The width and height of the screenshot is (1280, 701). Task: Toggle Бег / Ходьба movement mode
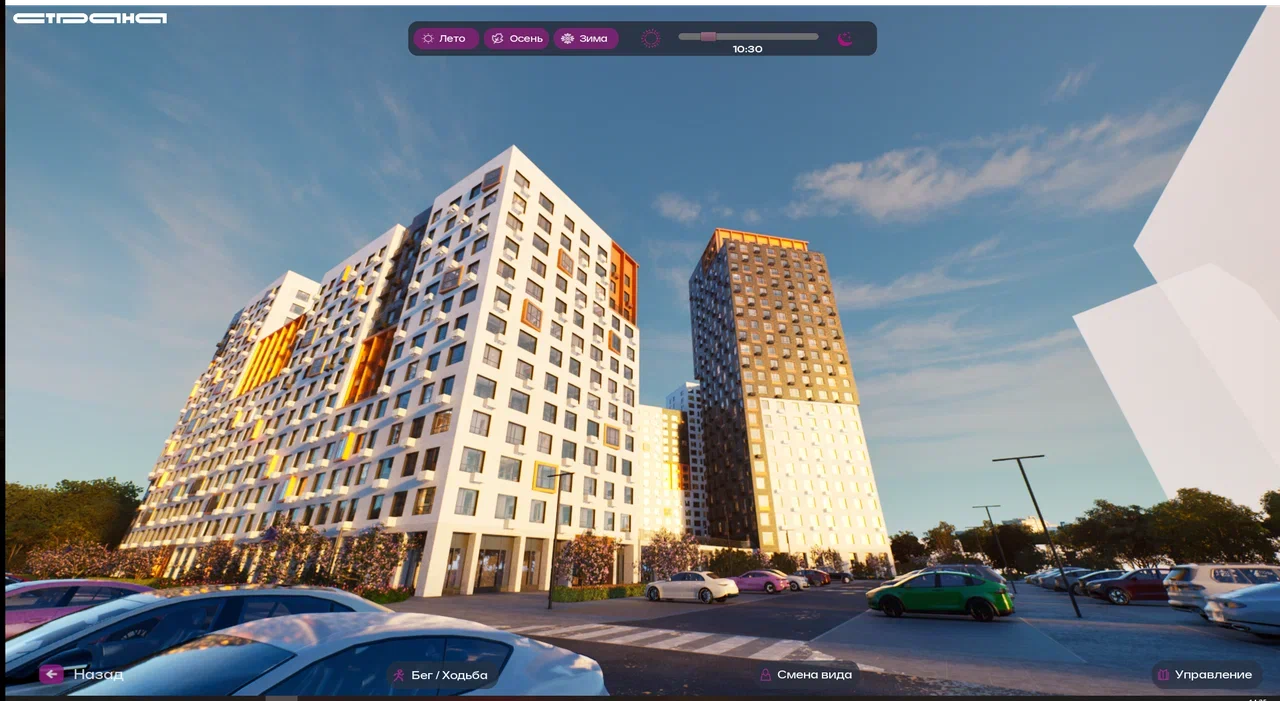coord(441,675)
